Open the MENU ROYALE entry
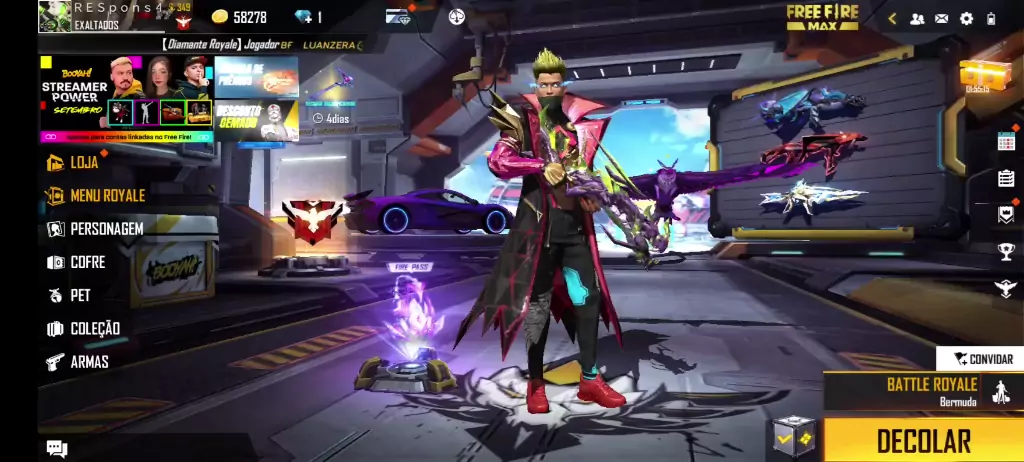 coord(106,195)
